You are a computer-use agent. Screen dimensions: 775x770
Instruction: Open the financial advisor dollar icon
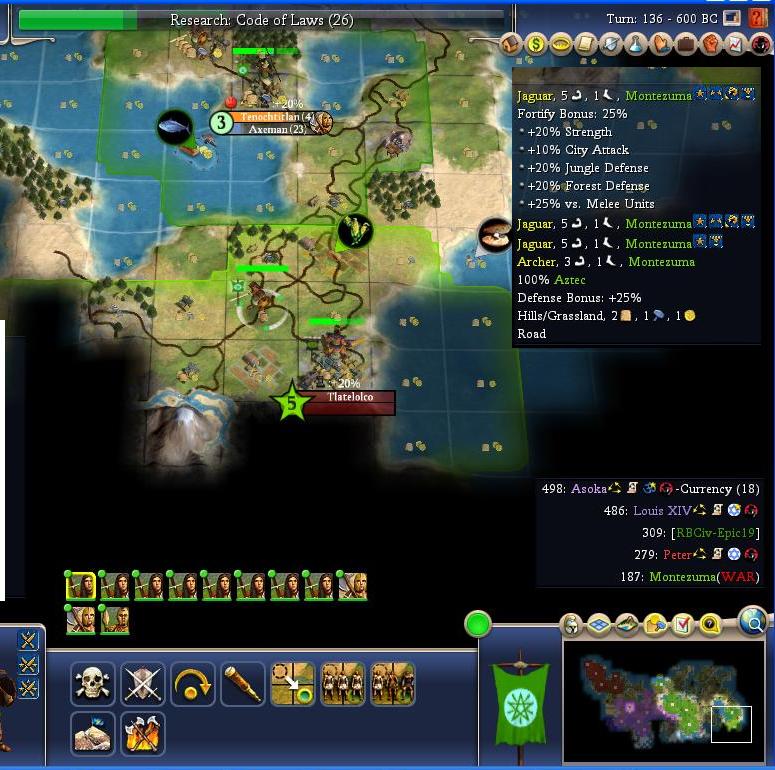[536, 44]
